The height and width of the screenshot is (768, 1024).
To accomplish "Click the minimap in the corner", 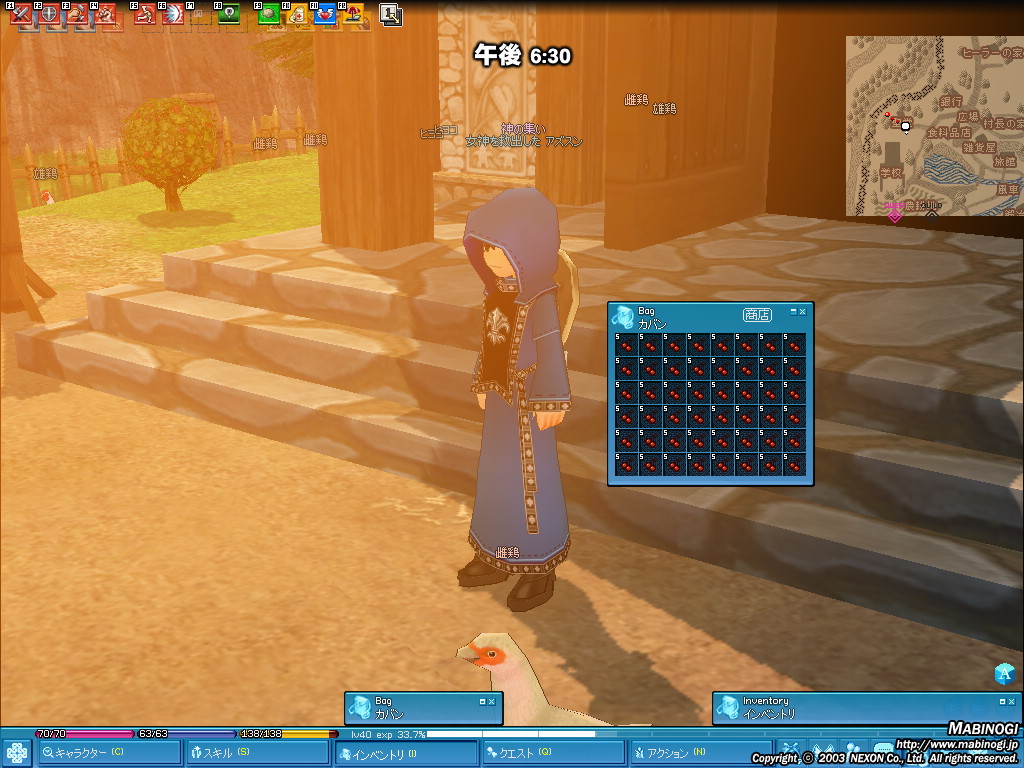I will coord(934,126).
